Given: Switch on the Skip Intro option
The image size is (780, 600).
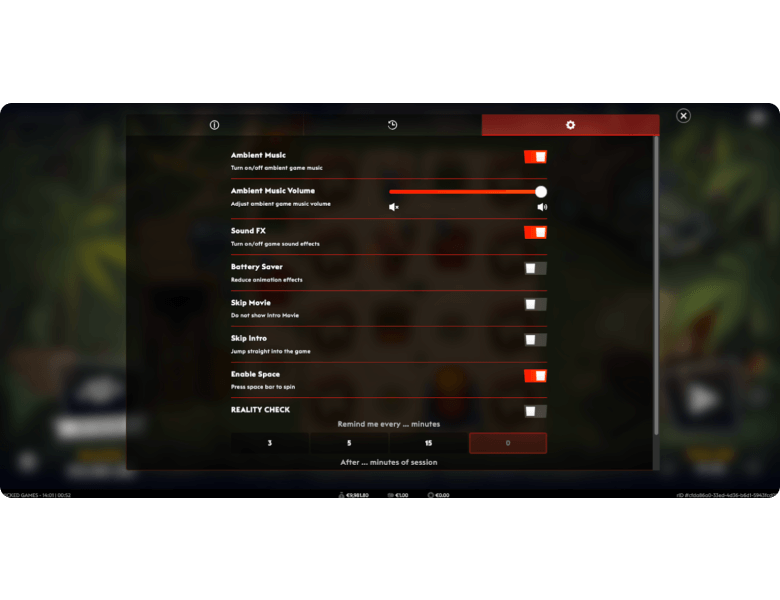Looking at the screenshot, I should [x=535, y=340].
